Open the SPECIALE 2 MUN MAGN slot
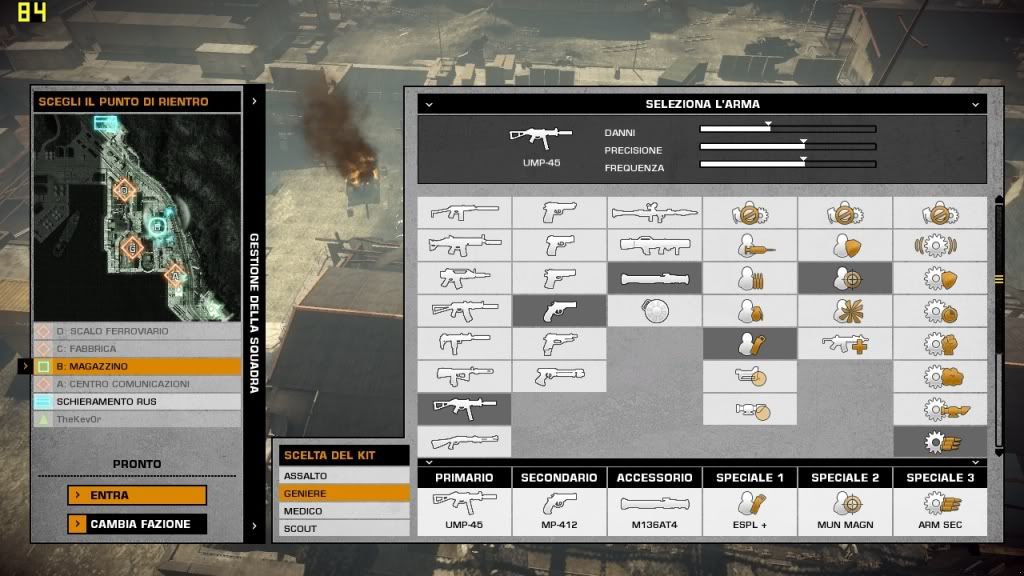This screenshot has height=576, width=1024. click(845, 508)
